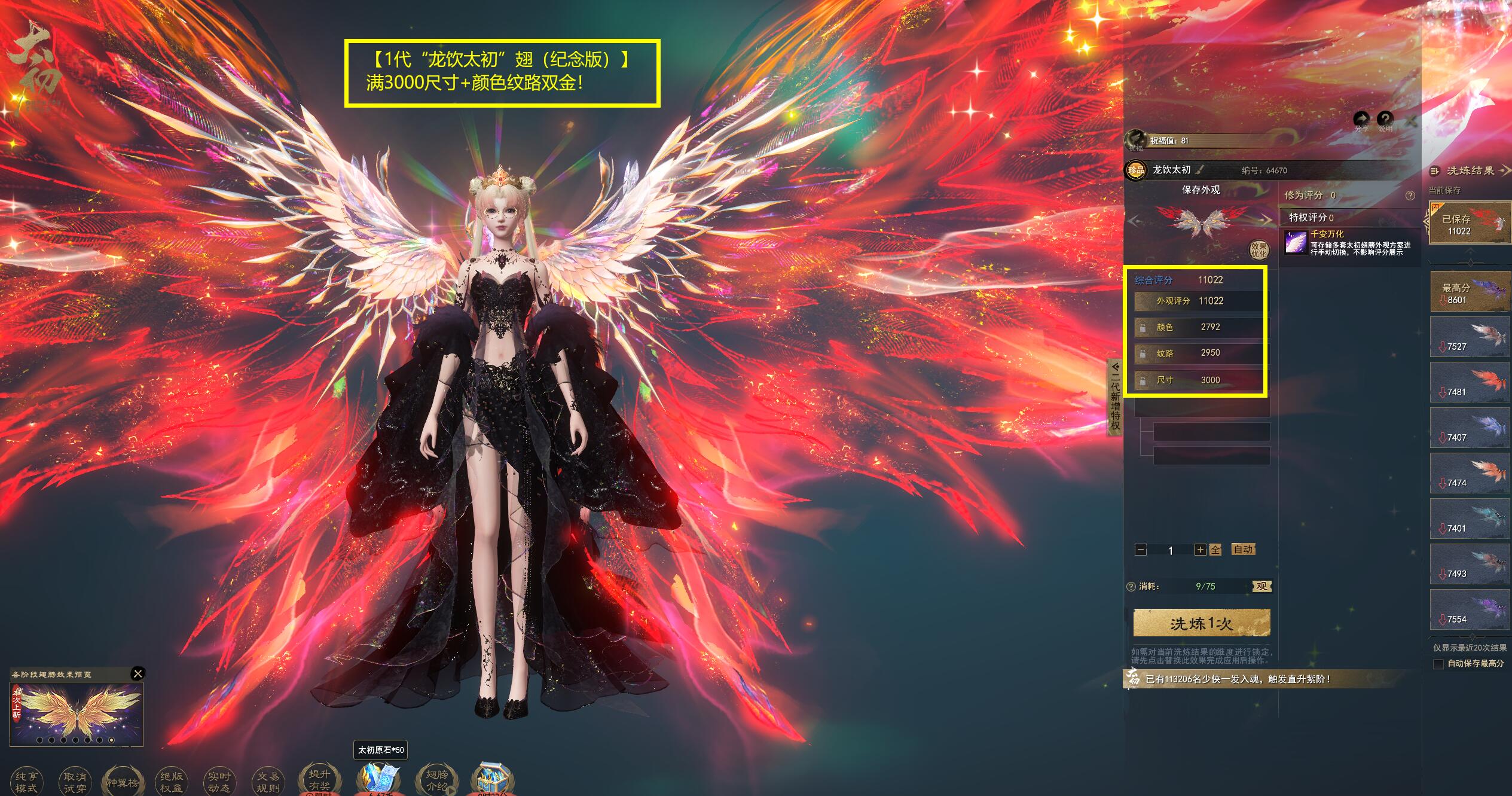Screen dimensions: 1512x796
Task: Open the 分享 share button
Action: coord(1361,120)
